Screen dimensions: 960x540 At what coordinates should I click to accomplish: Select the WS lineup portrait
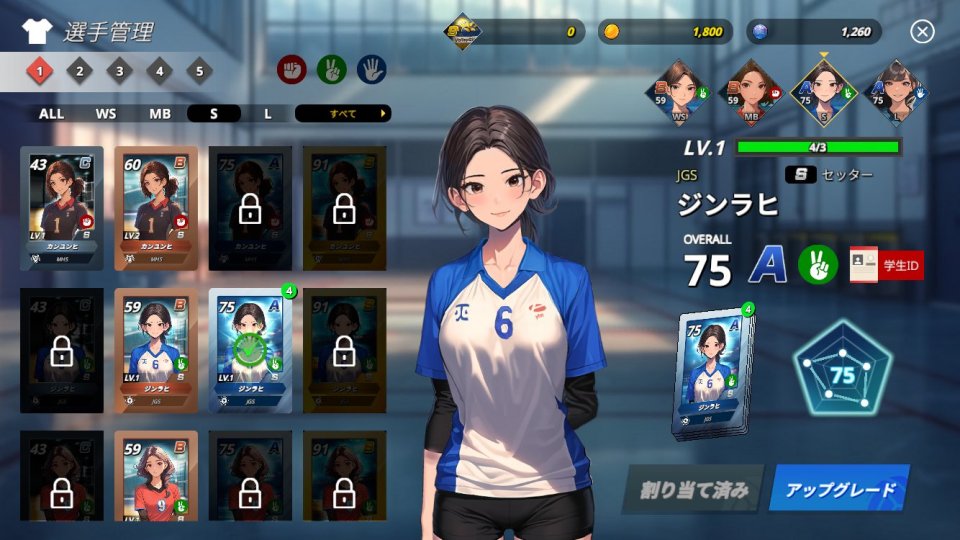680,91
